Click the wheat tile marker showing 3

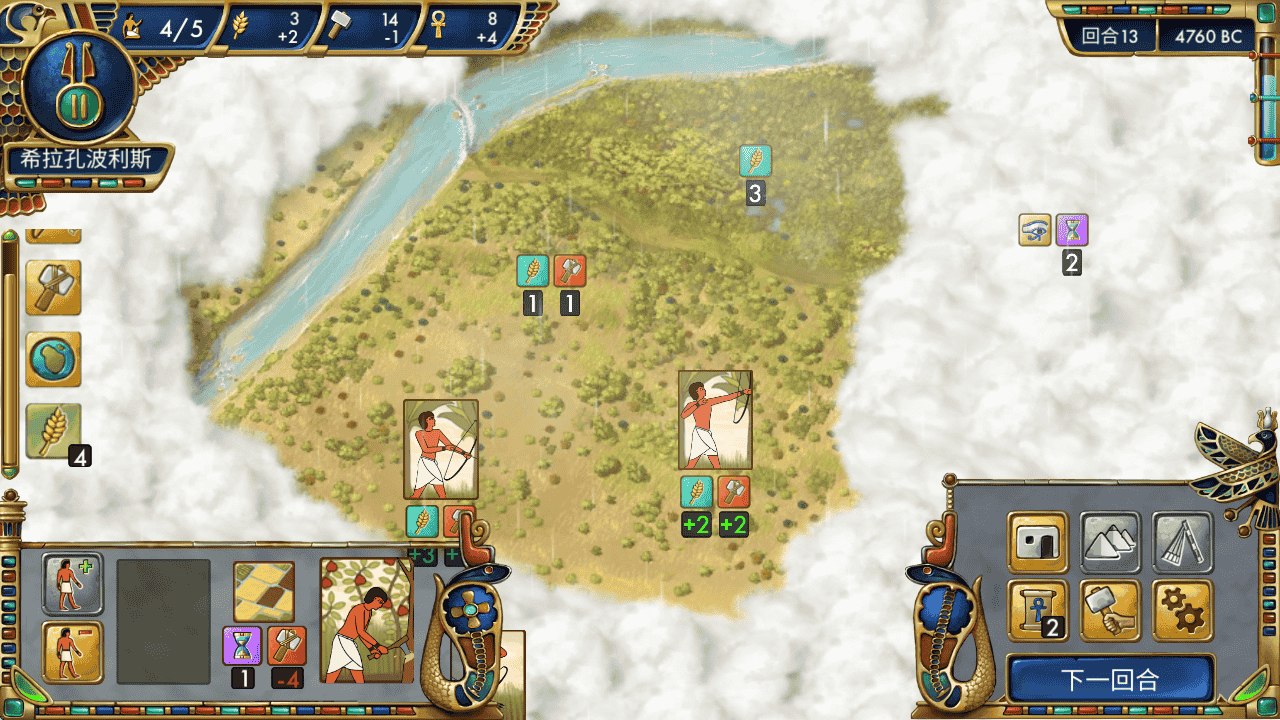[755, 161]
